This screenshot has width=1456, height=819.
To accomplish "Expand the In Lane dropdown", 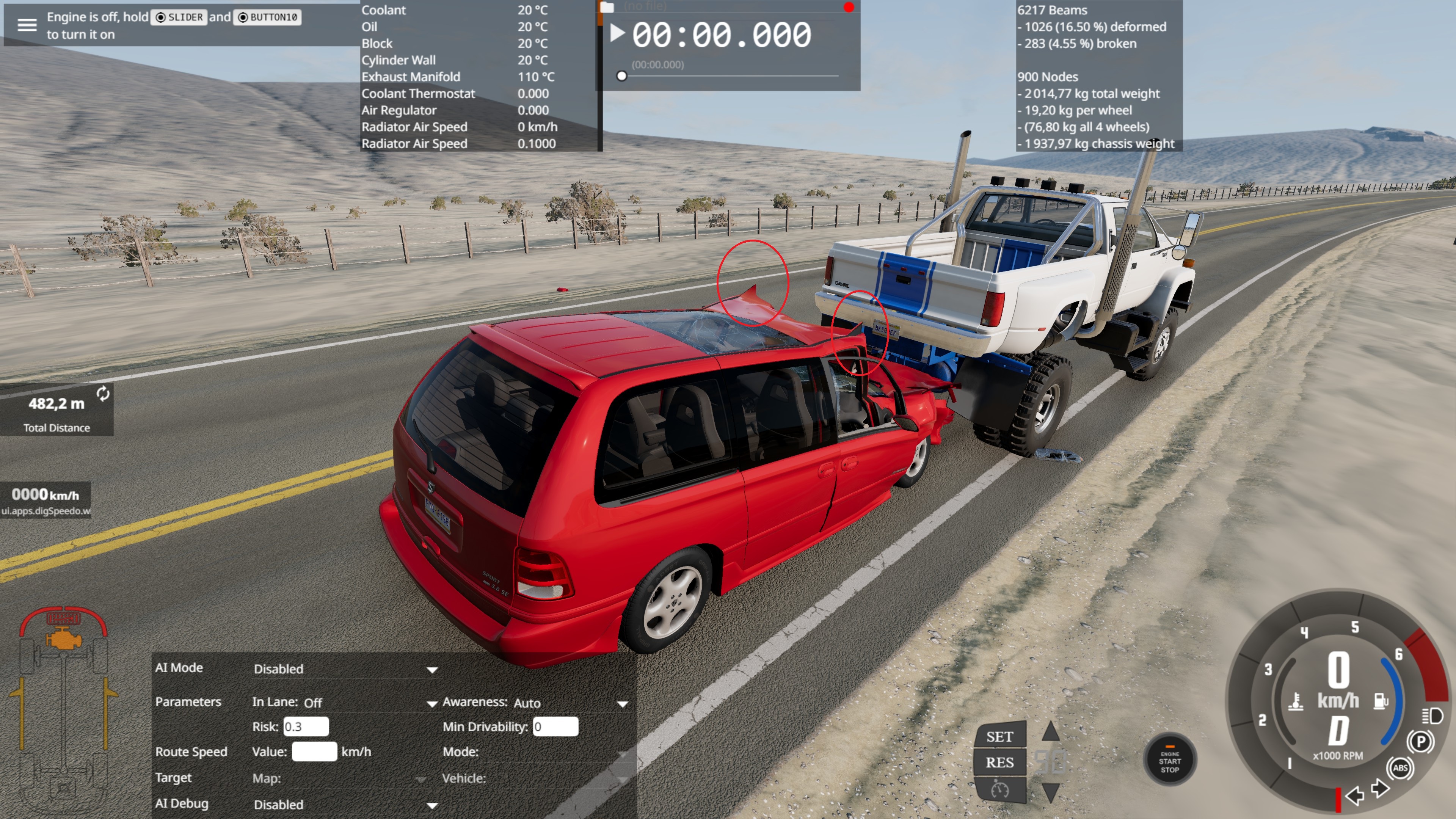I will pos(432,704).
